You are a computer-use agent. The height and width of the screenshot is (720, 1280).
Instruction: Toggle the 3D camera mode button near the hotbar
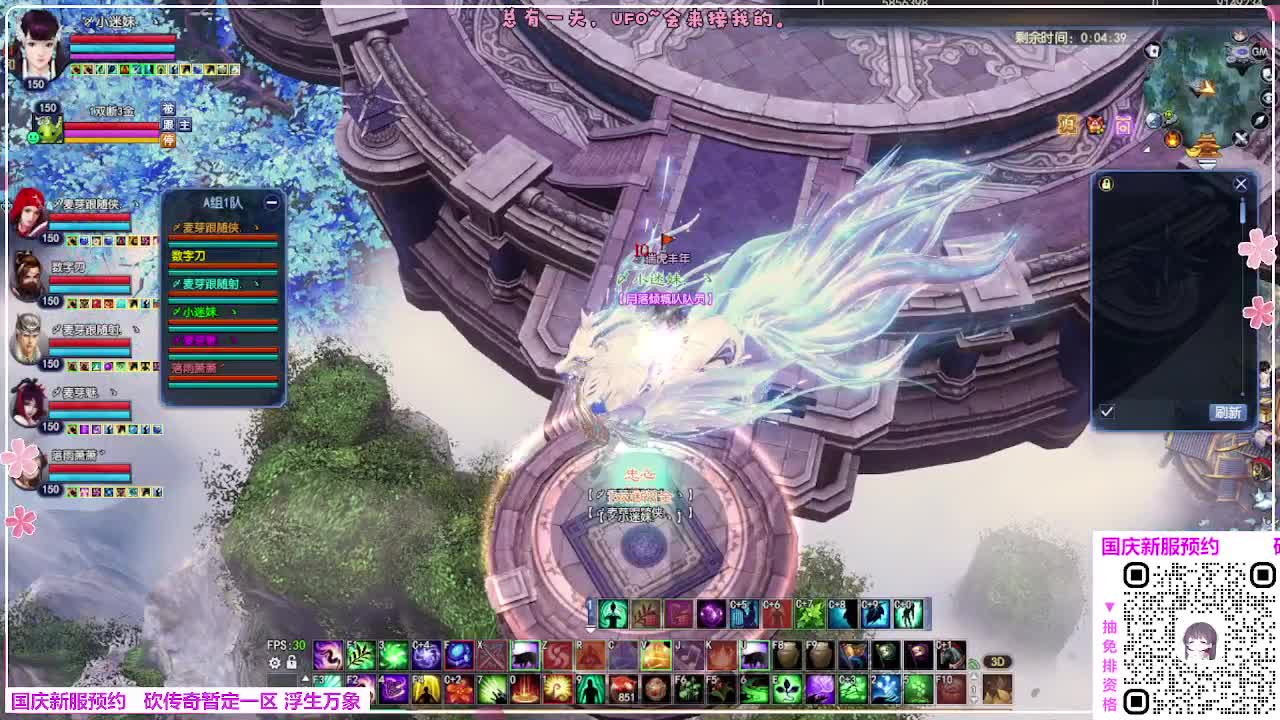(x=997, y=661)
